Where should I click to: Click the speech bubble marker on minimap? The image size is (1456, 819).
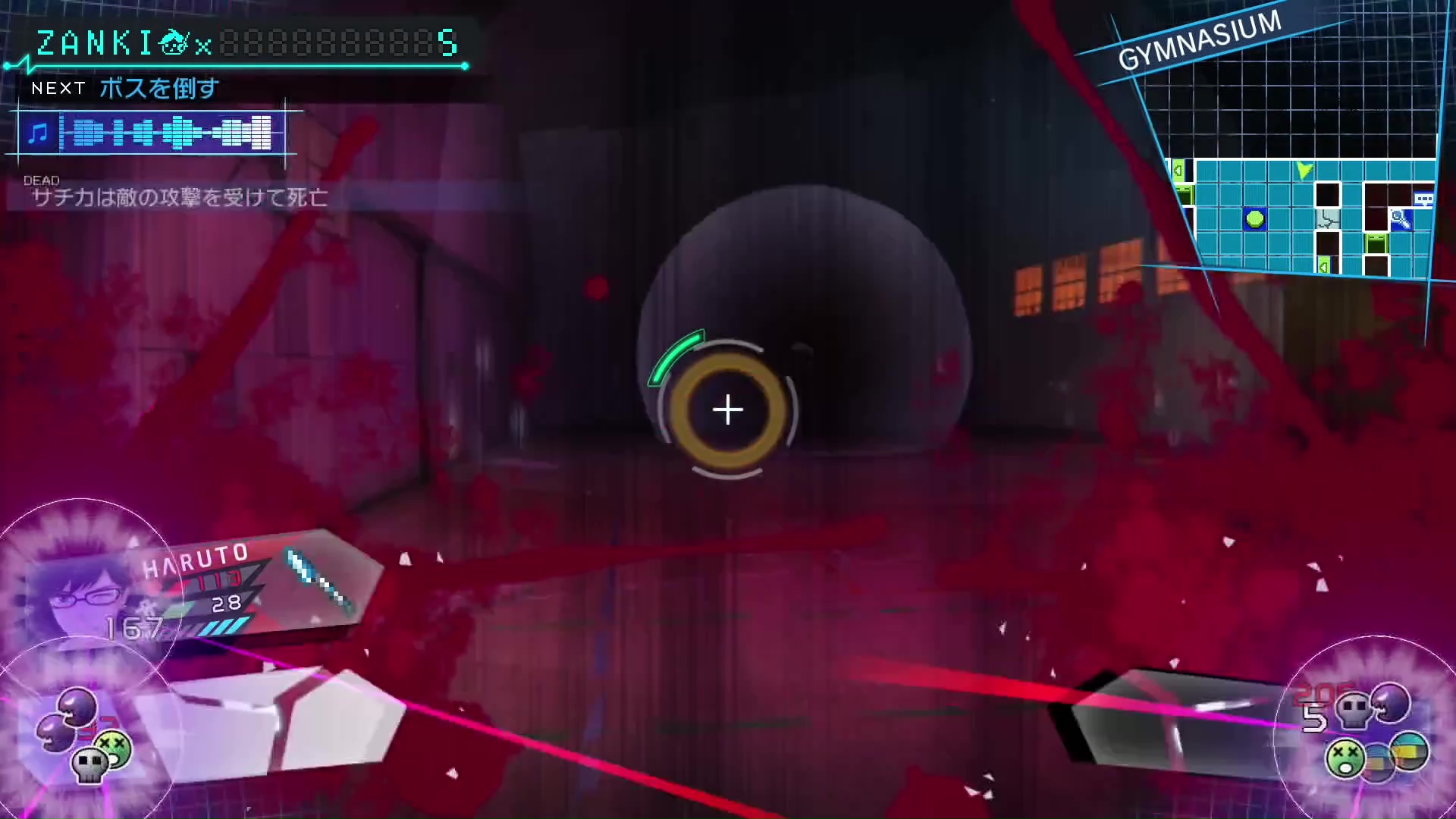(1423, 199)
